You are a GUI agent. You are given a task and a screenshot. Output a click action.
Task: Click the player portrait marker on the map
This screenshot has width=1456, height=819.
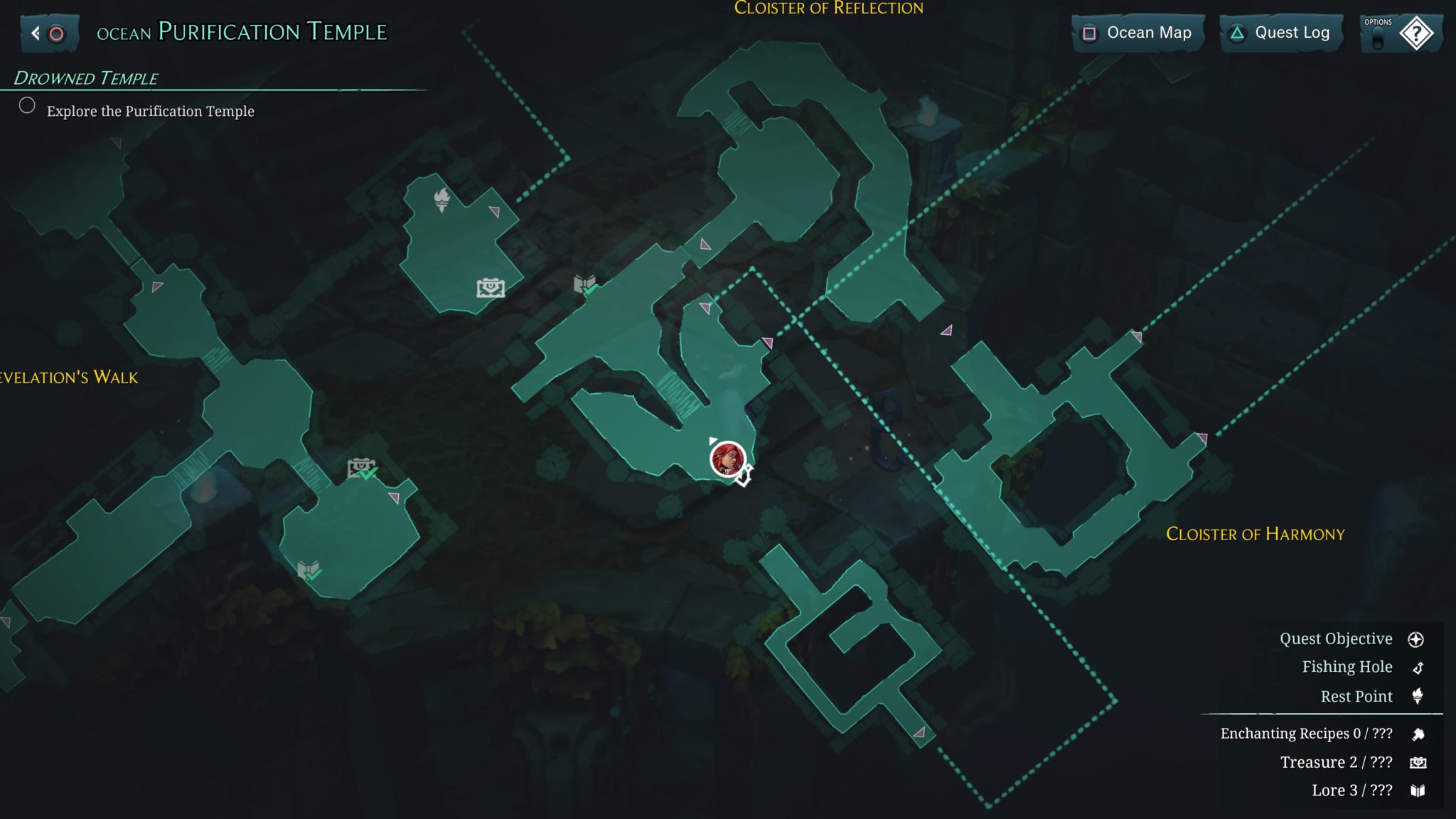click(x=727, y=461)
